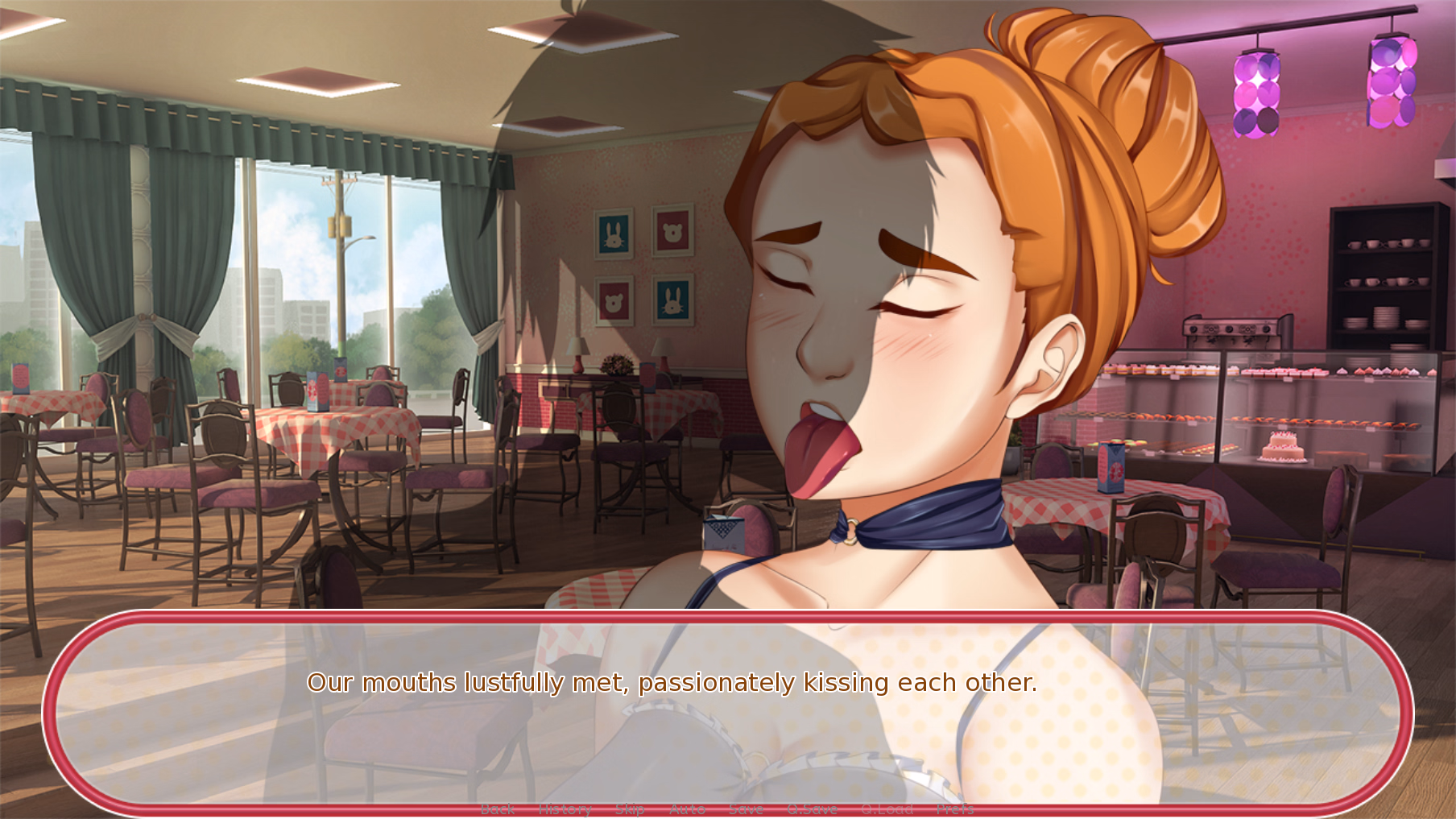
Task: Click the espresso machine on the counter
Action: click(x=1232, y=330)
